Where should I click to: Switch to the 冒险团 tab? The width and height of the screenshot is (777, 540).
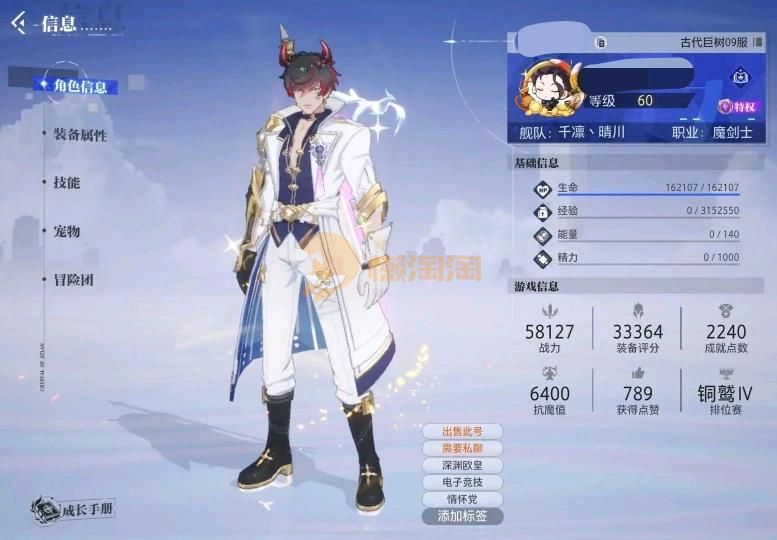click(73, 280)
